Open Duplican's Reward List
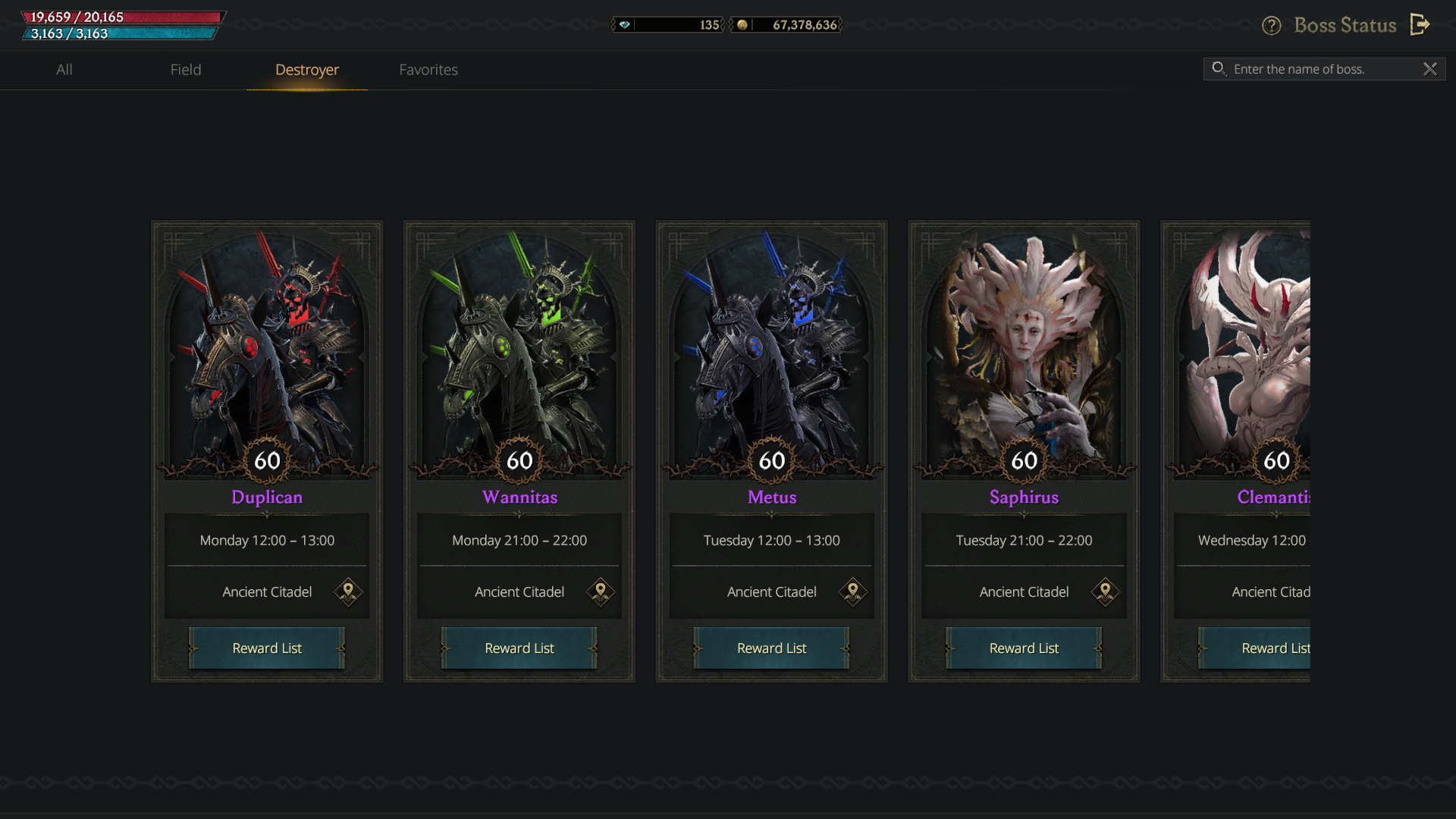Screen dimensions: 1456x819 [267, 648]
